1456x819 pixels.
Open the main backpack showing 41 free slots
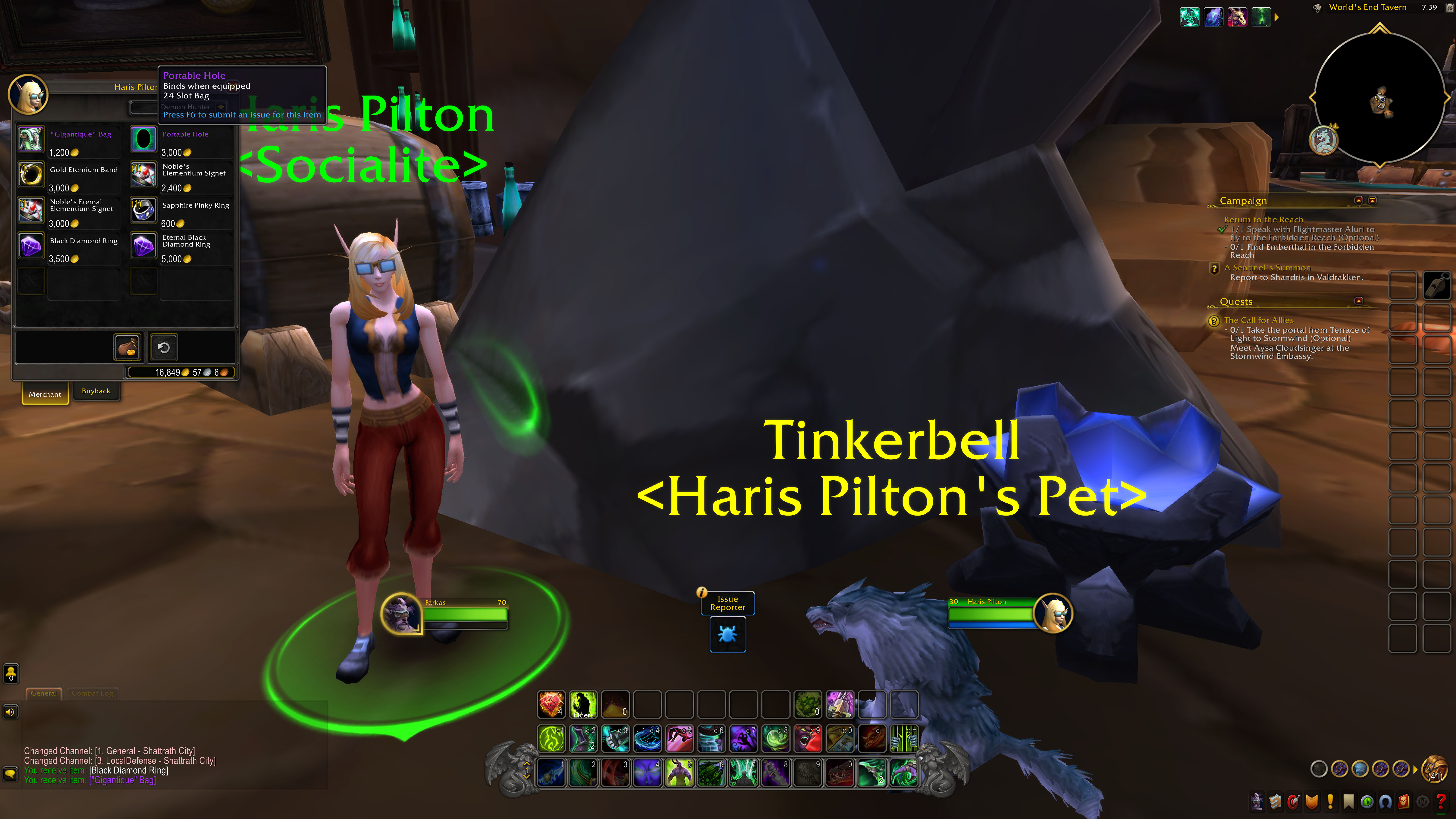click(1435, 769)
